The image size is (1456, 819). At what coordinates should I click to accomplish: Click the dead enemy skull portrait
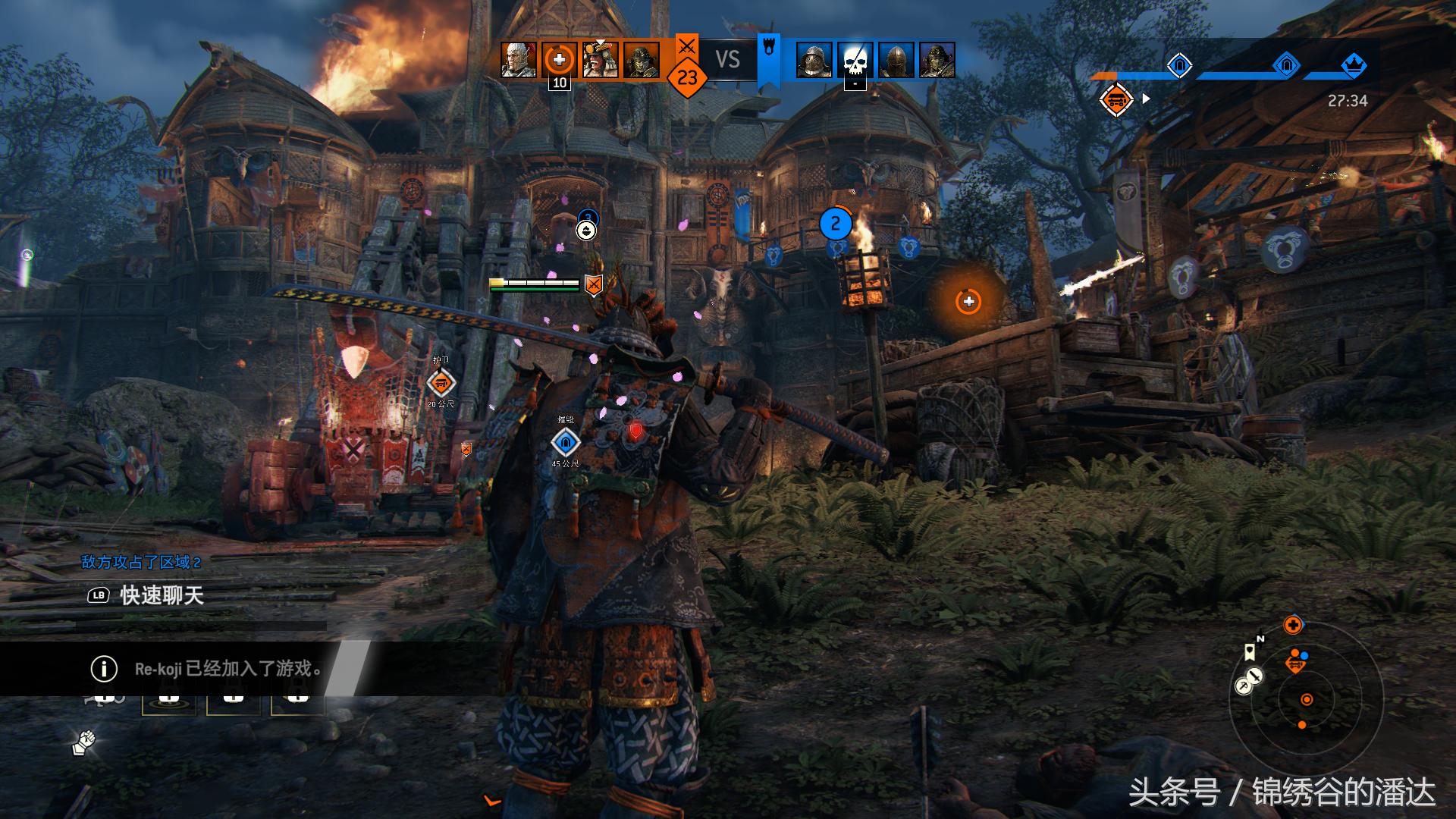pyautogui.click(x=855, y=60)
